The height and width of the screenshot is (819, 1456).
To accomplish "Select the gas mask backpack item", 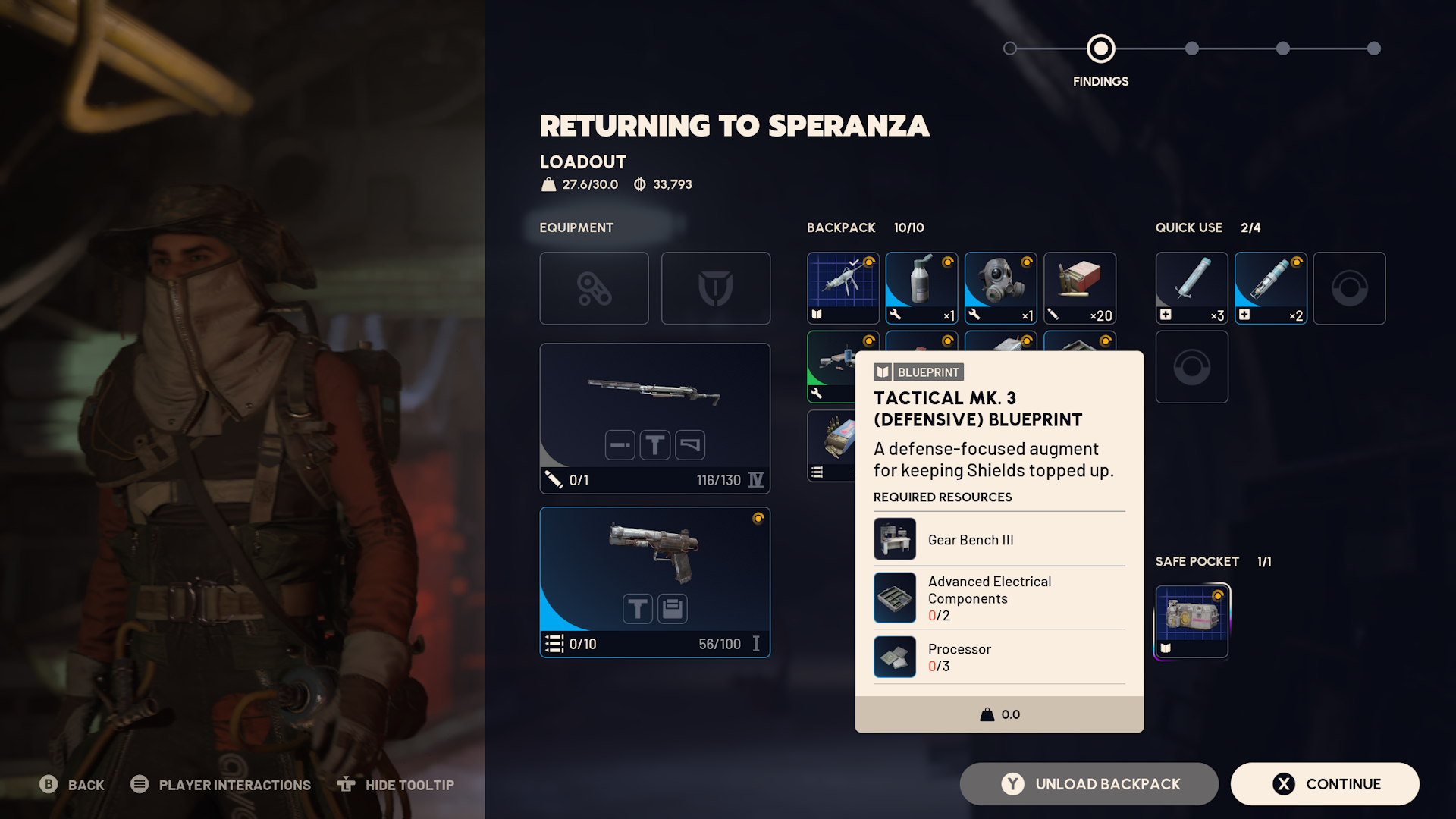I will click(x=1000, y=288).
